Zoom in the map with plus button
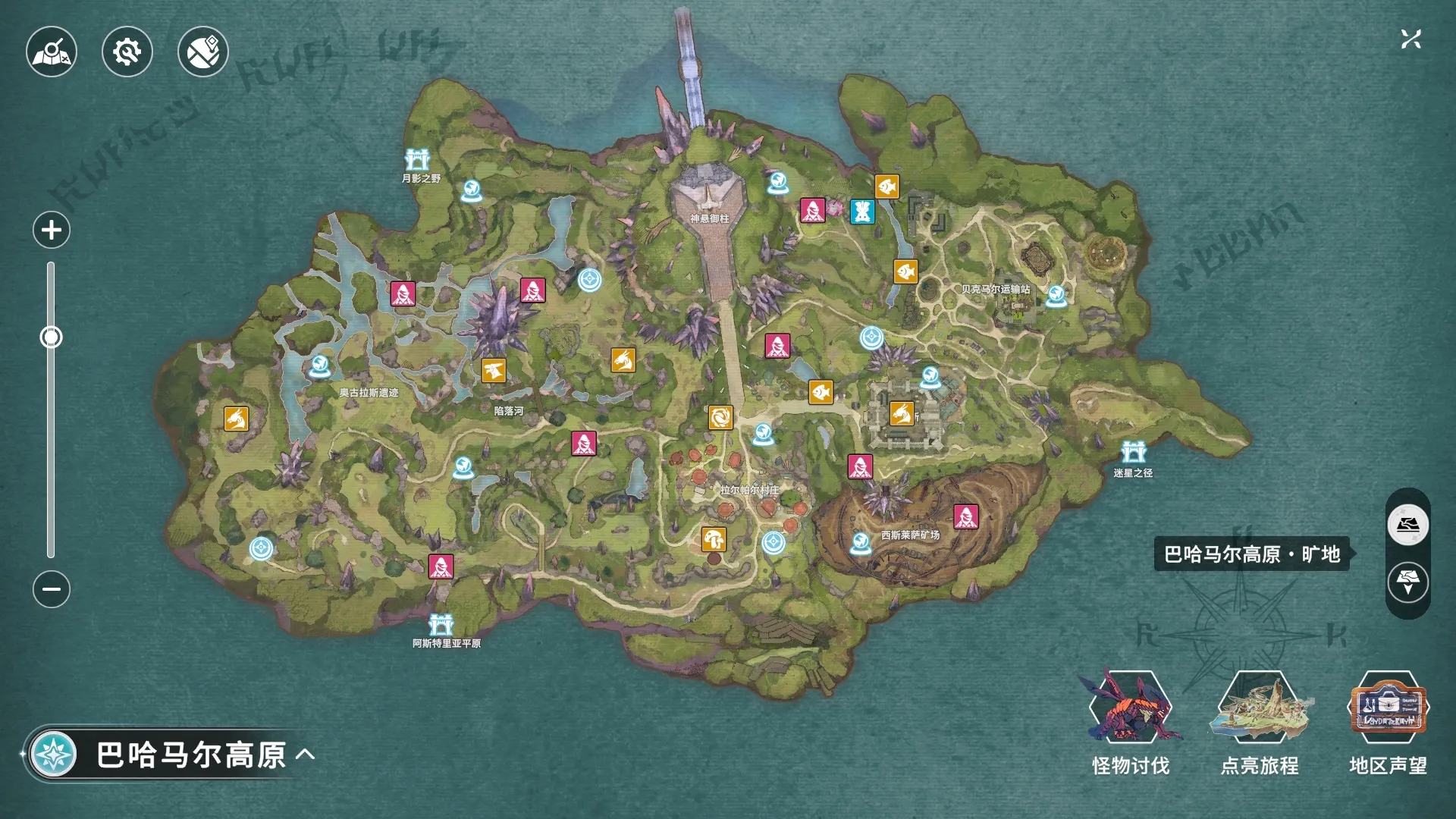 52,230
